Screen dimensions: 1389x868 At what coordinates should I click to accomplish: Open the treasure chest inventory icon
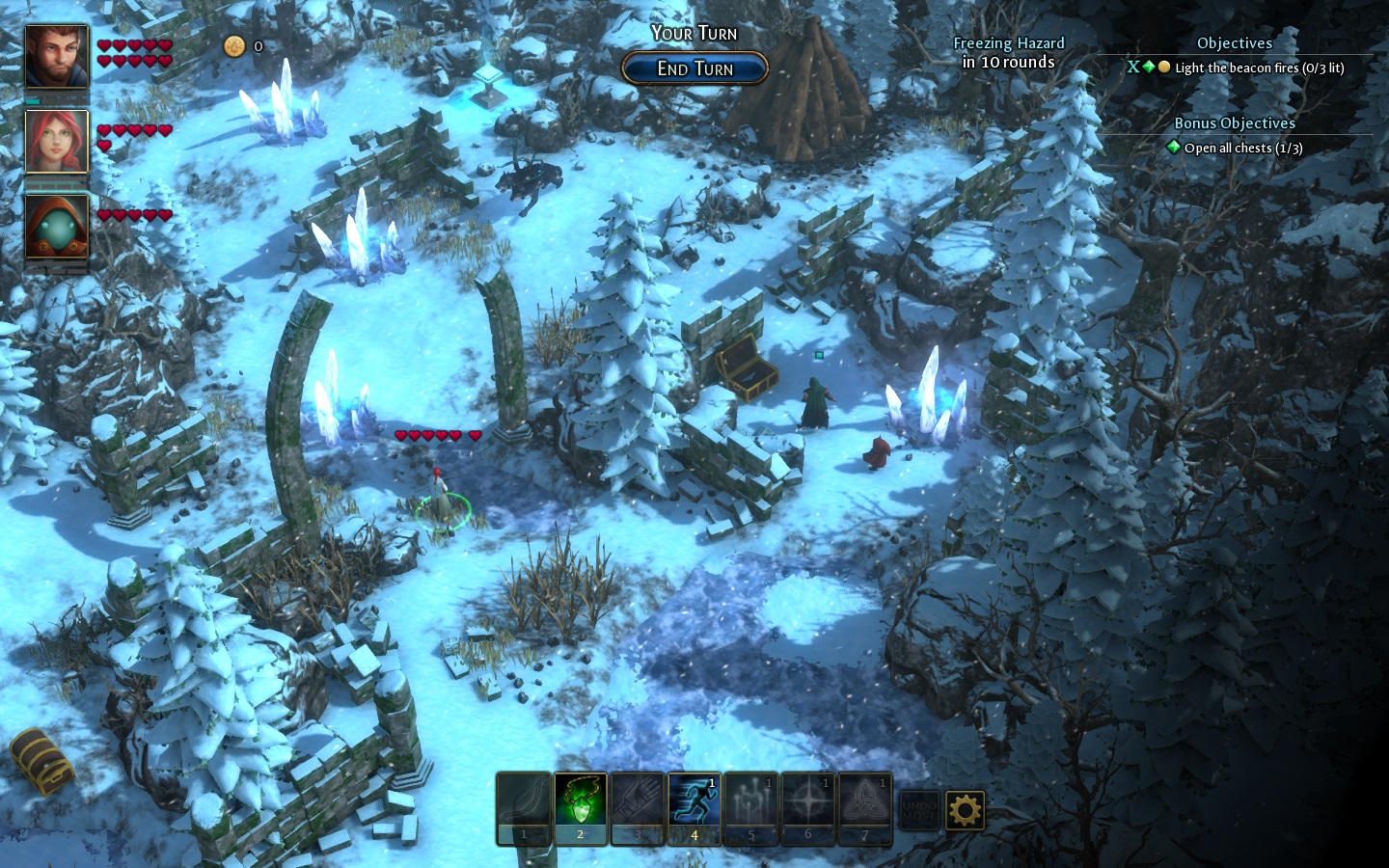(42, 761)
